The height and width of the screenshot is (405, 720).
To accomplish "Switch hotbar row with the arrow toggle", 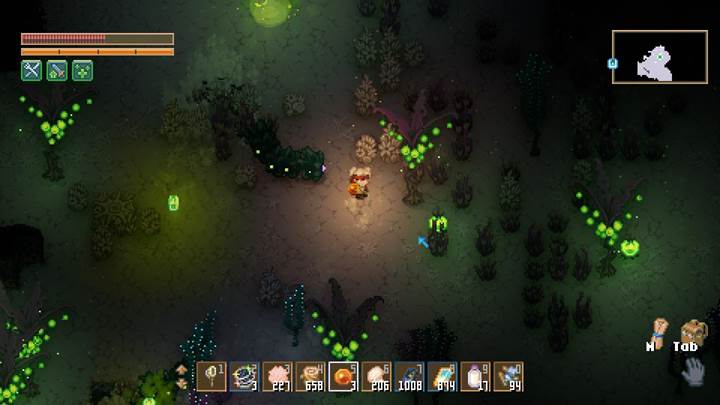I will (x=181, y=376).
